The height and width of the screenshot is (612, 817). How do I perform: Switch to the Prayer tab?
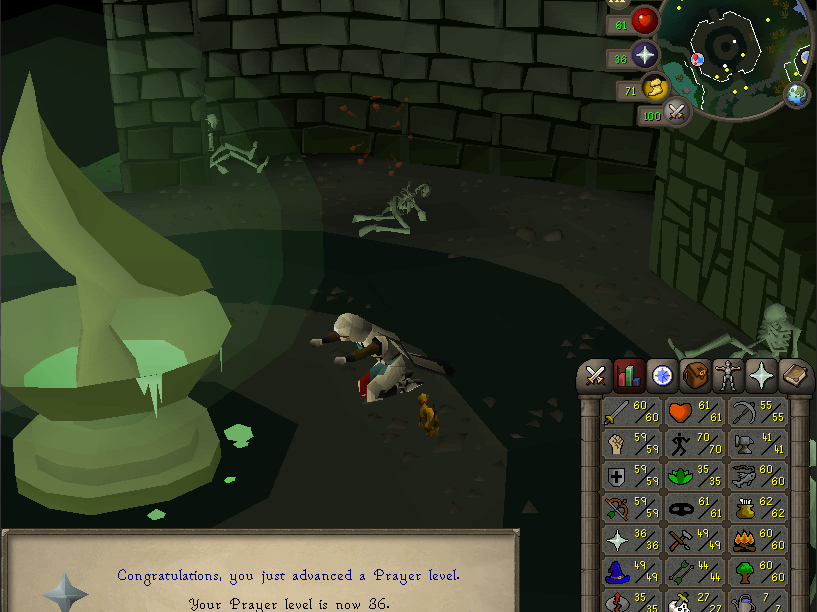pyautogui.click(x=762, y=376)
